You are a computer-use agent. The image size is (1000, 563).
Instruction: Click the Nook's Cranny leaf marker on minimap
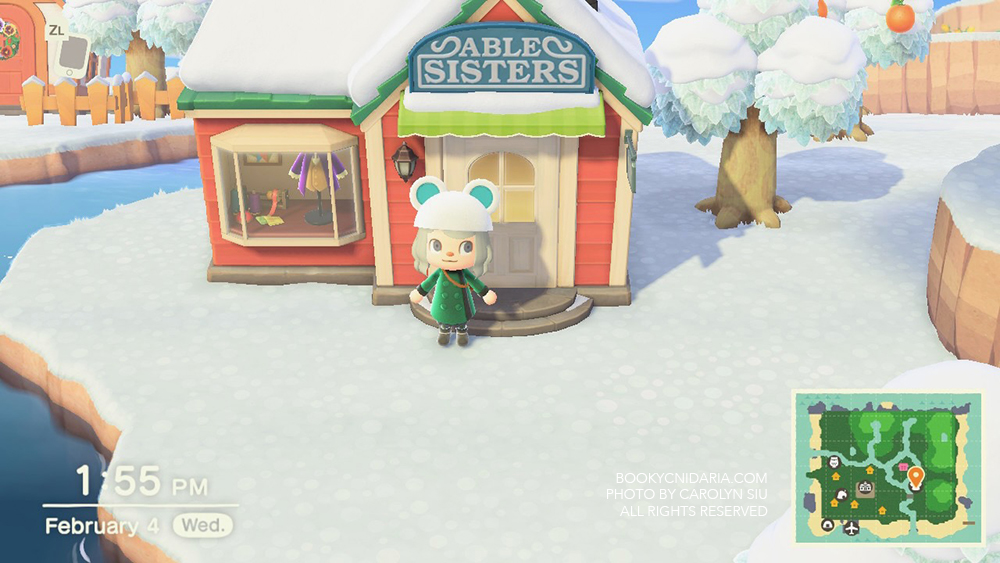click(x=841, y=492)
